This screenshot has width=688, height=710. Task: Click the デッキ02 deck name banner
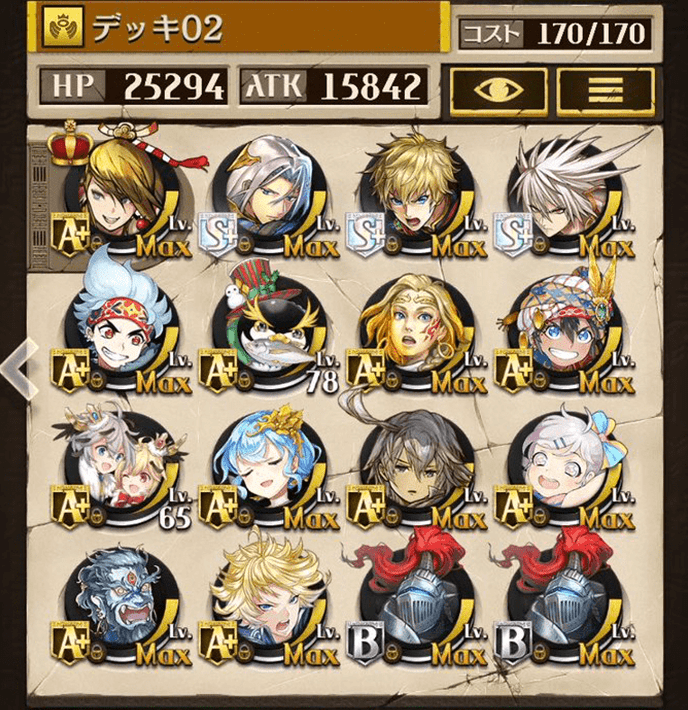point(240,30)
